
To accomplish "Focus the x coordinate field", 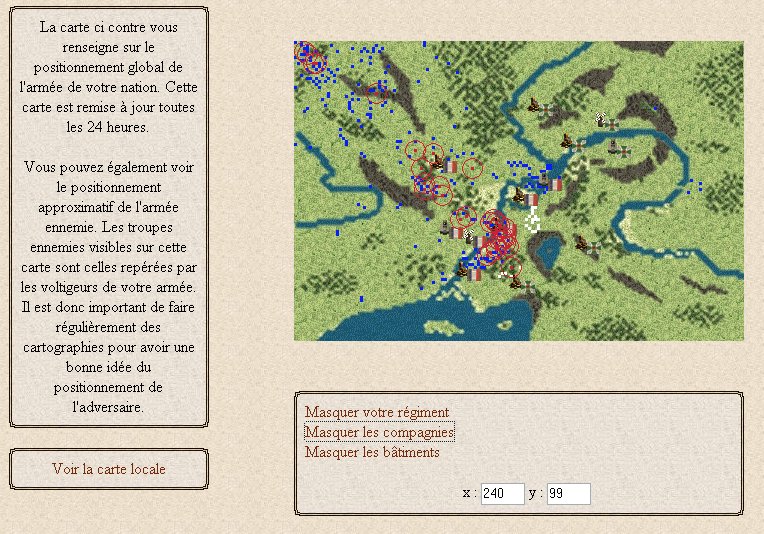I will pyautogui.click(x=502, y=493).
